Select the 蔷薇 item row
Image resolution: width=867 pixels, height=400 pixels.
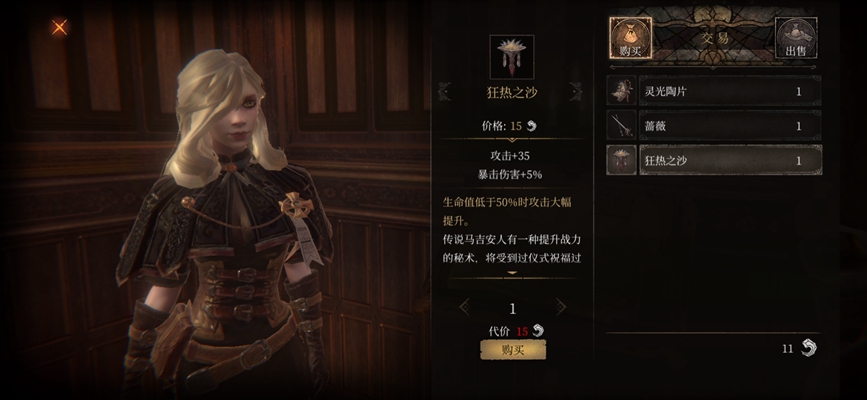pos(714,126)
